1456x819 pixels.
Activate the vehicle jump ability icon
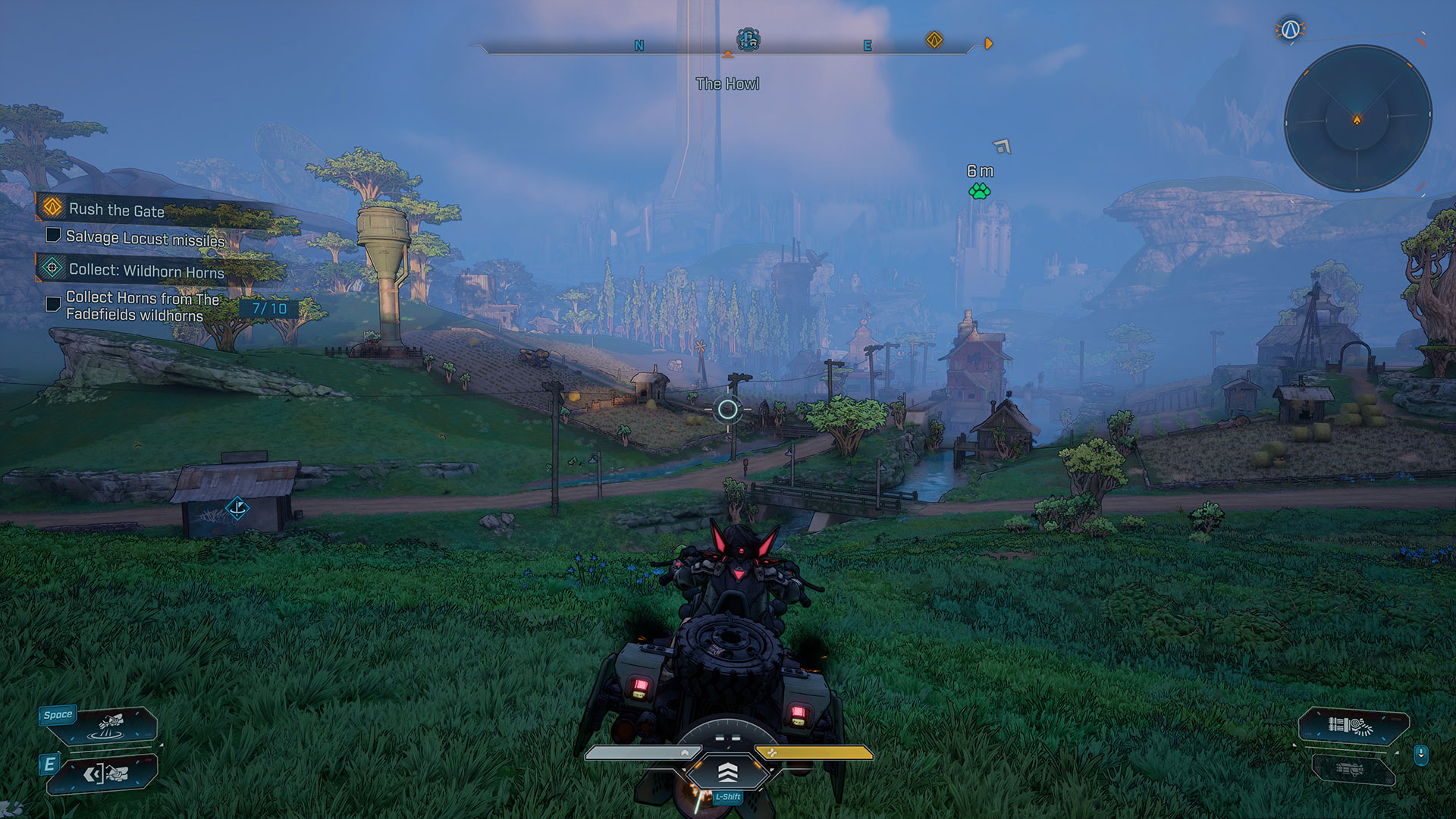click(x=114, y=725)
